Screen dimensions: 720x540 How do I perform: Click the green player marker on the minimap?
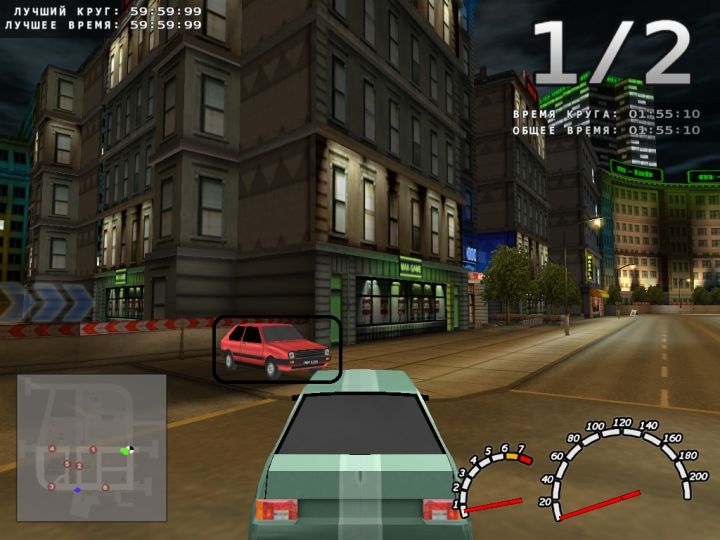124,451
